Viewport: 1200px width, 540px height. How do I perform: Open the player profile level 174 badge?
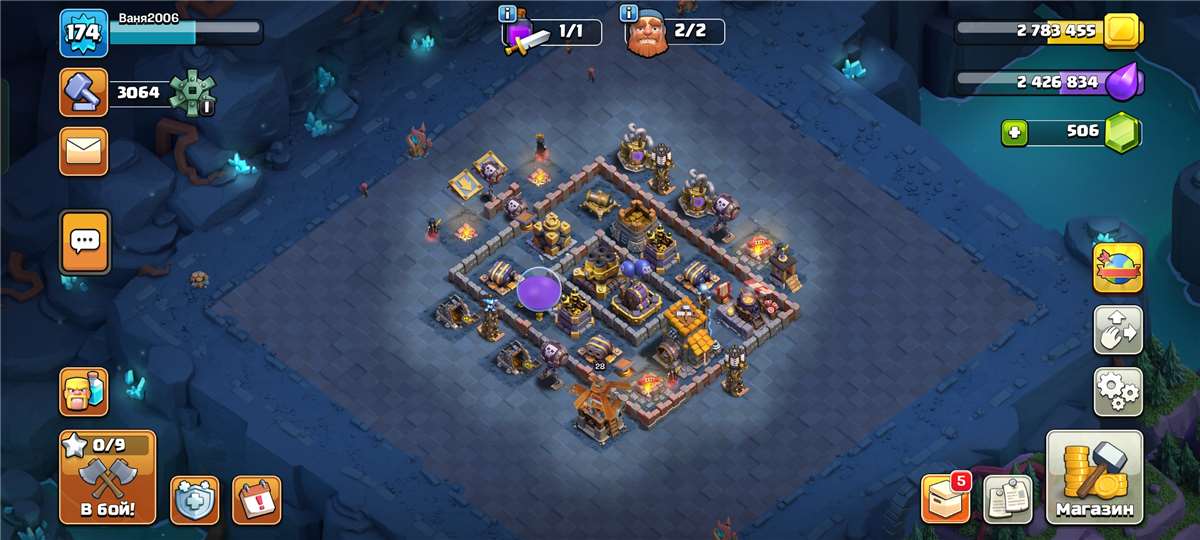click(84, 33)
